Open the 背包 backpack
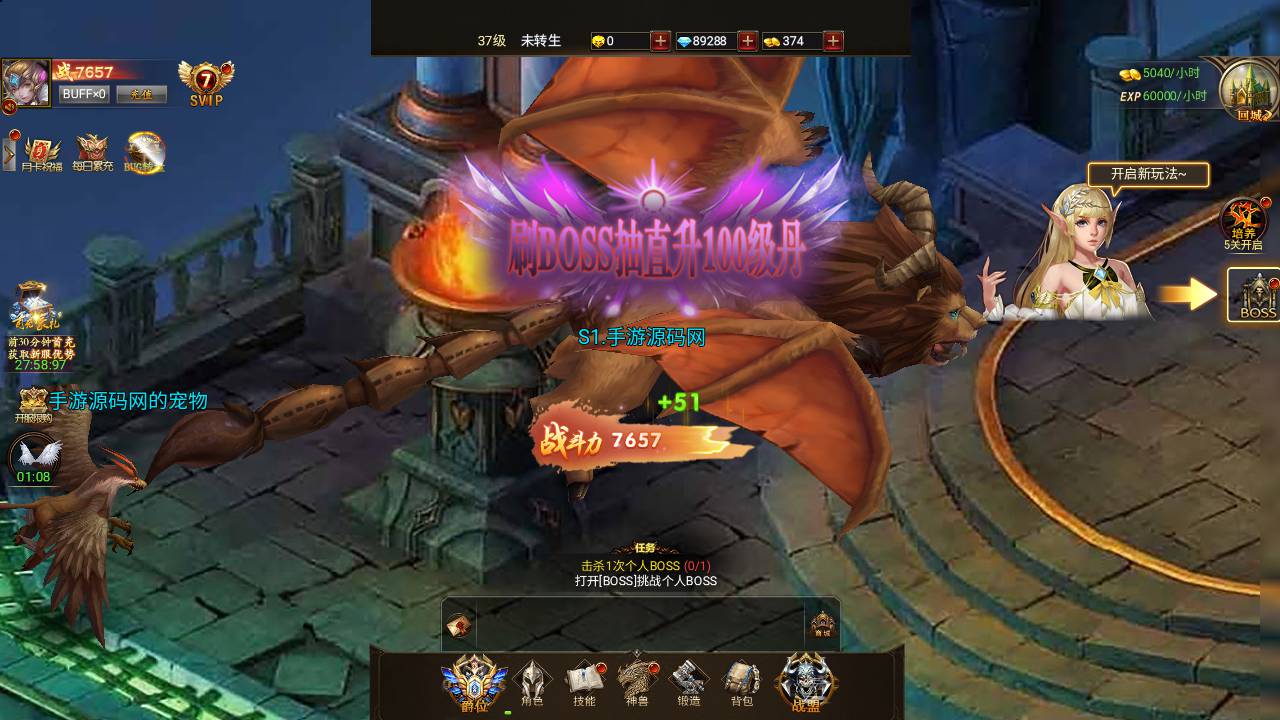The image size is (1280, 720). click(741, 683)
